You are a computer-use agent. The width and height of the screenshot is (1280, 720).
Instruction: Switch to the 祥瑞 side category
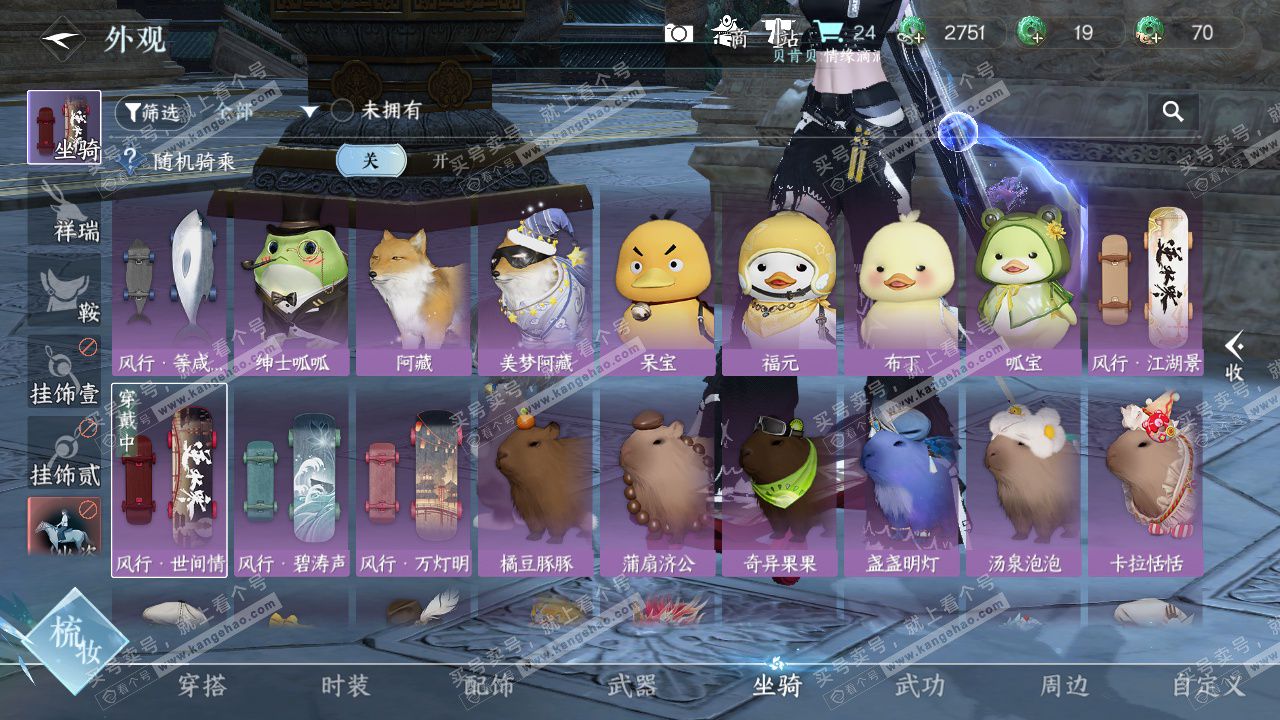65,212
